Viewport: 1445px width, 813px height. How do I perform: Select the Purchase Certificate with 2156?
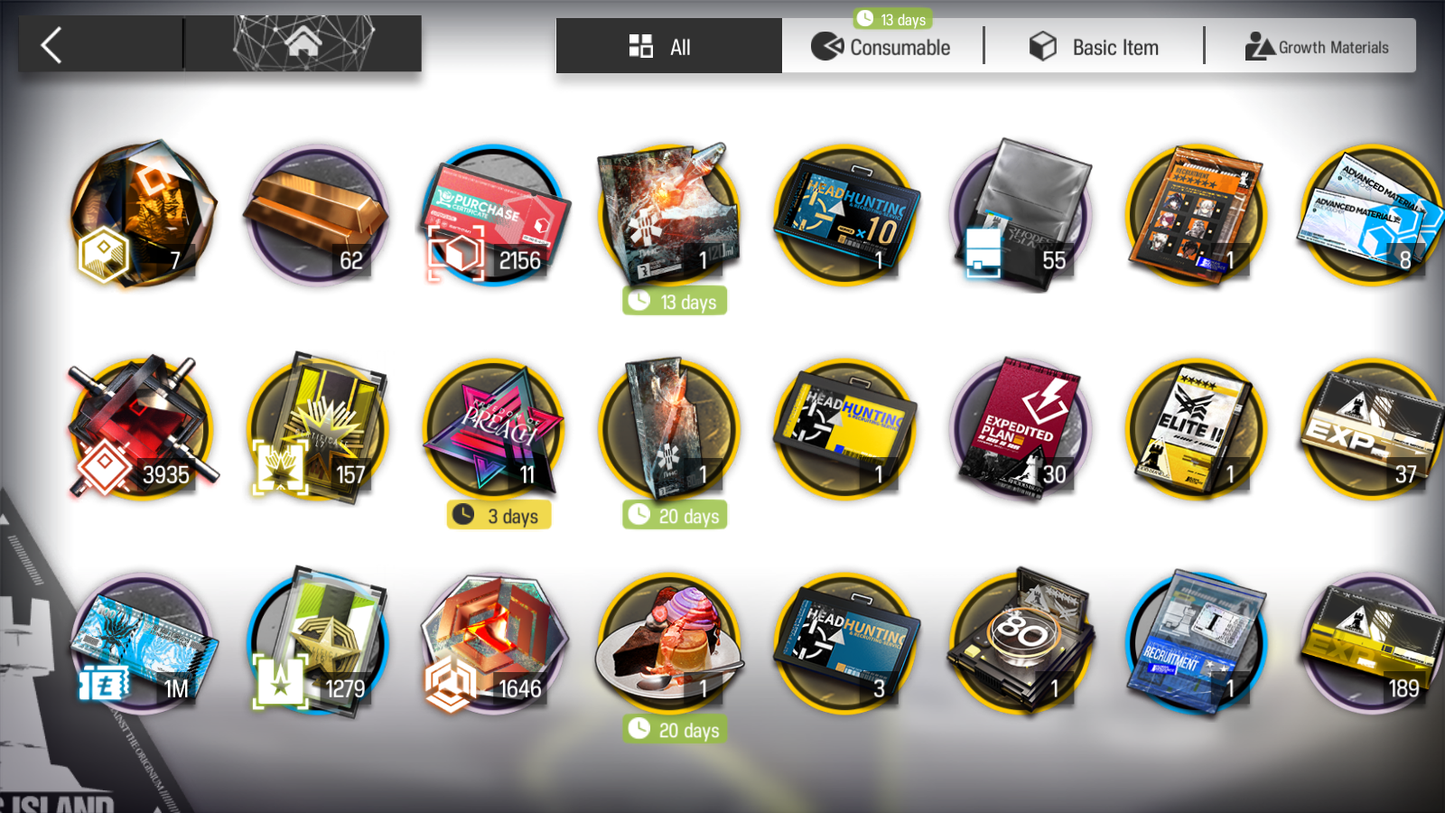(x=494, y=215)
